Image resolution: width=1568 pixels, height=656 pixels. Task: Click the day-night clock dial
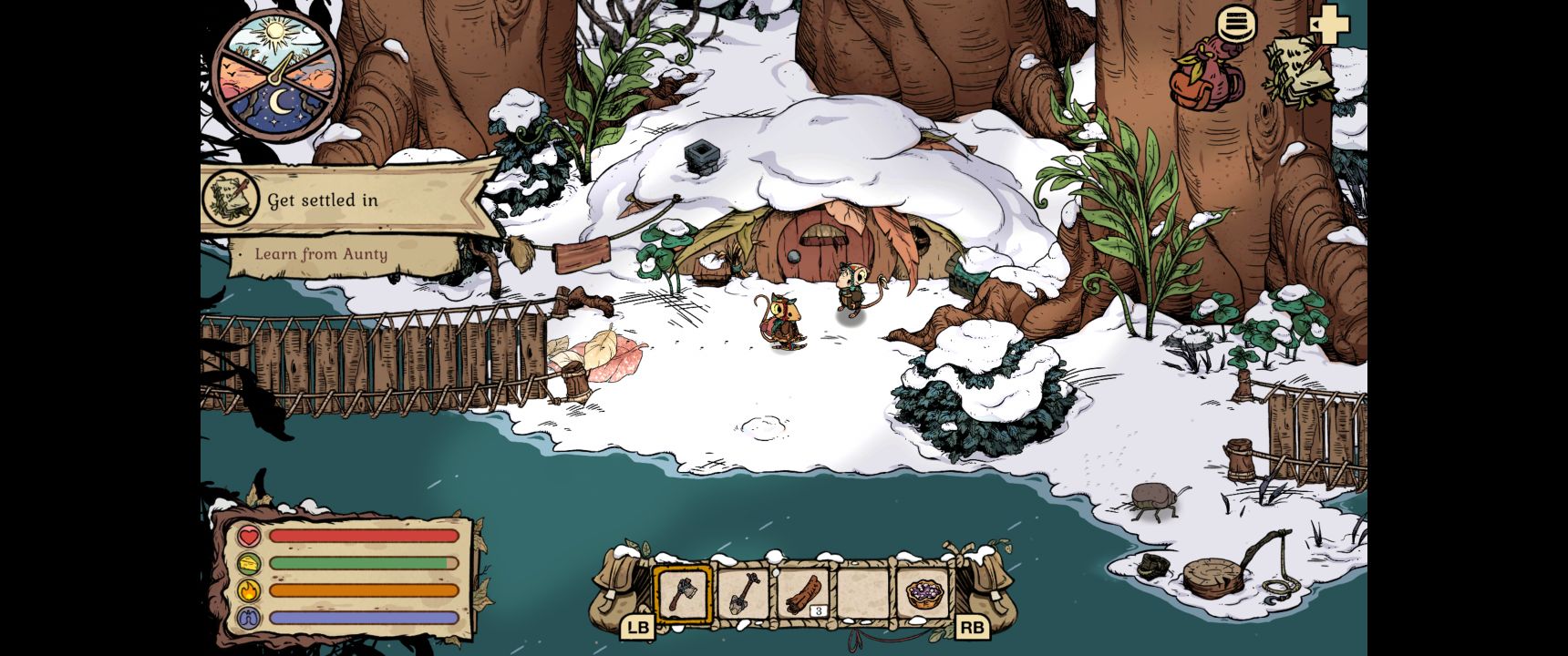(x=276, y=77)
